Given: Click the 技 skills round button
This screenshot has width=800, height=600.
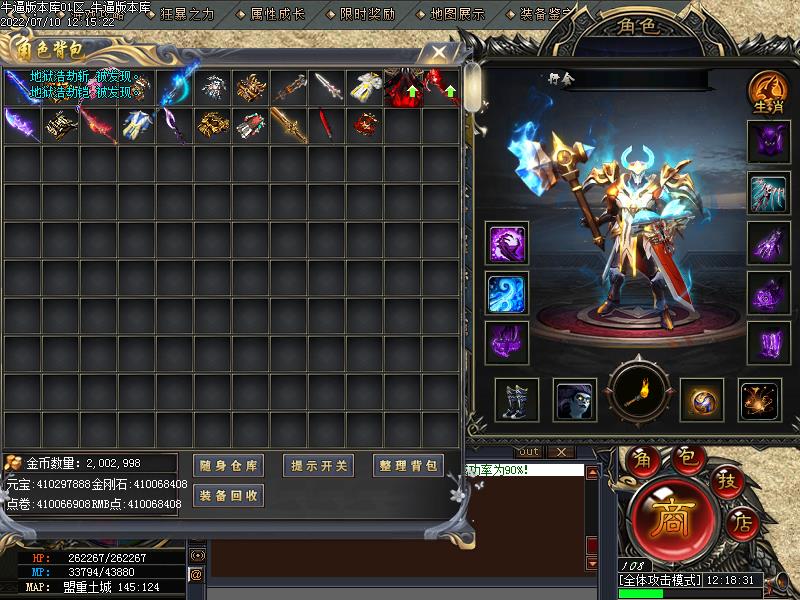Looking at the screenshot, I should click(x=725, y=483).
